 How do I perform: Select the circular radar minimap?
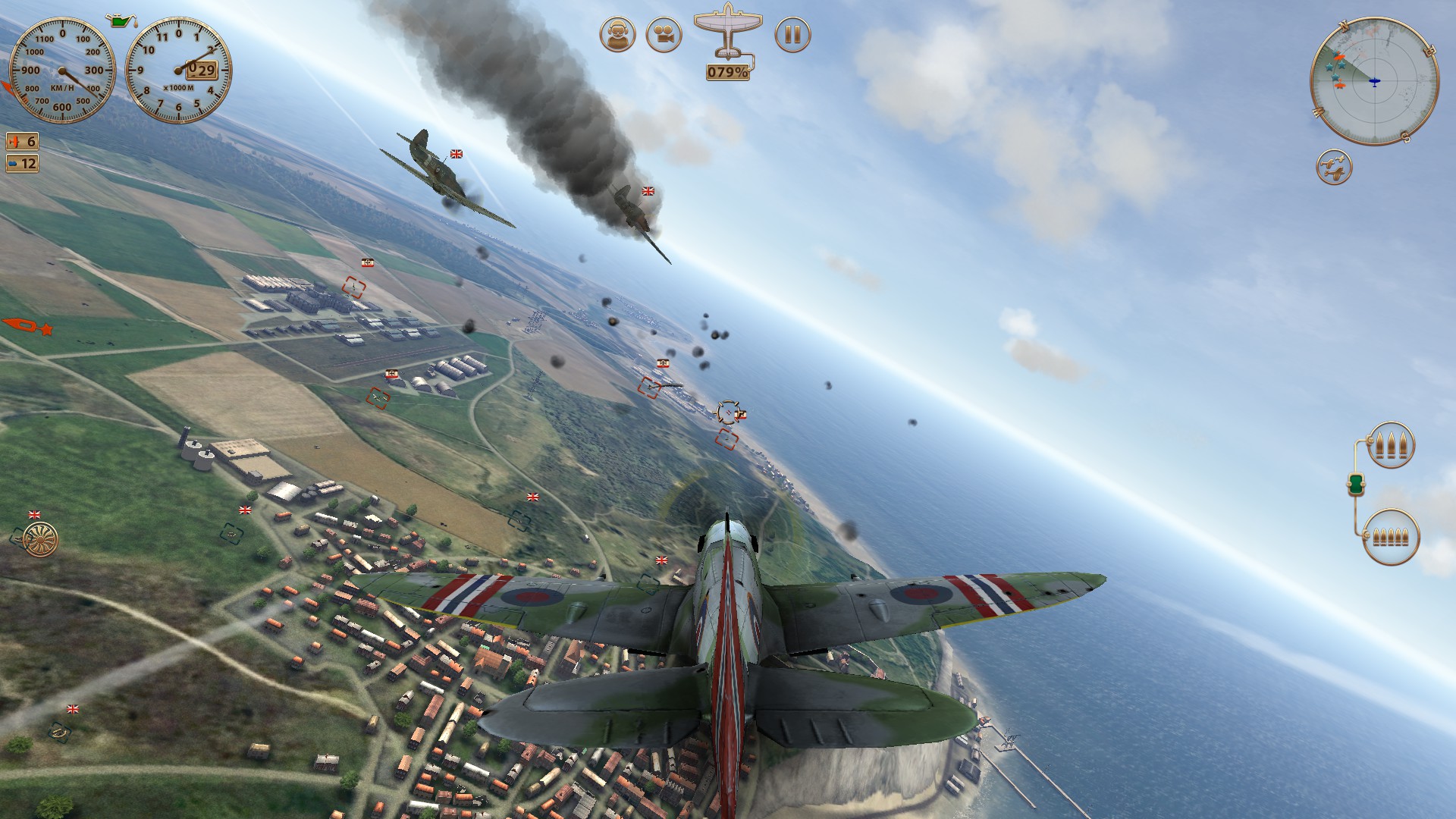[1374, 81]
